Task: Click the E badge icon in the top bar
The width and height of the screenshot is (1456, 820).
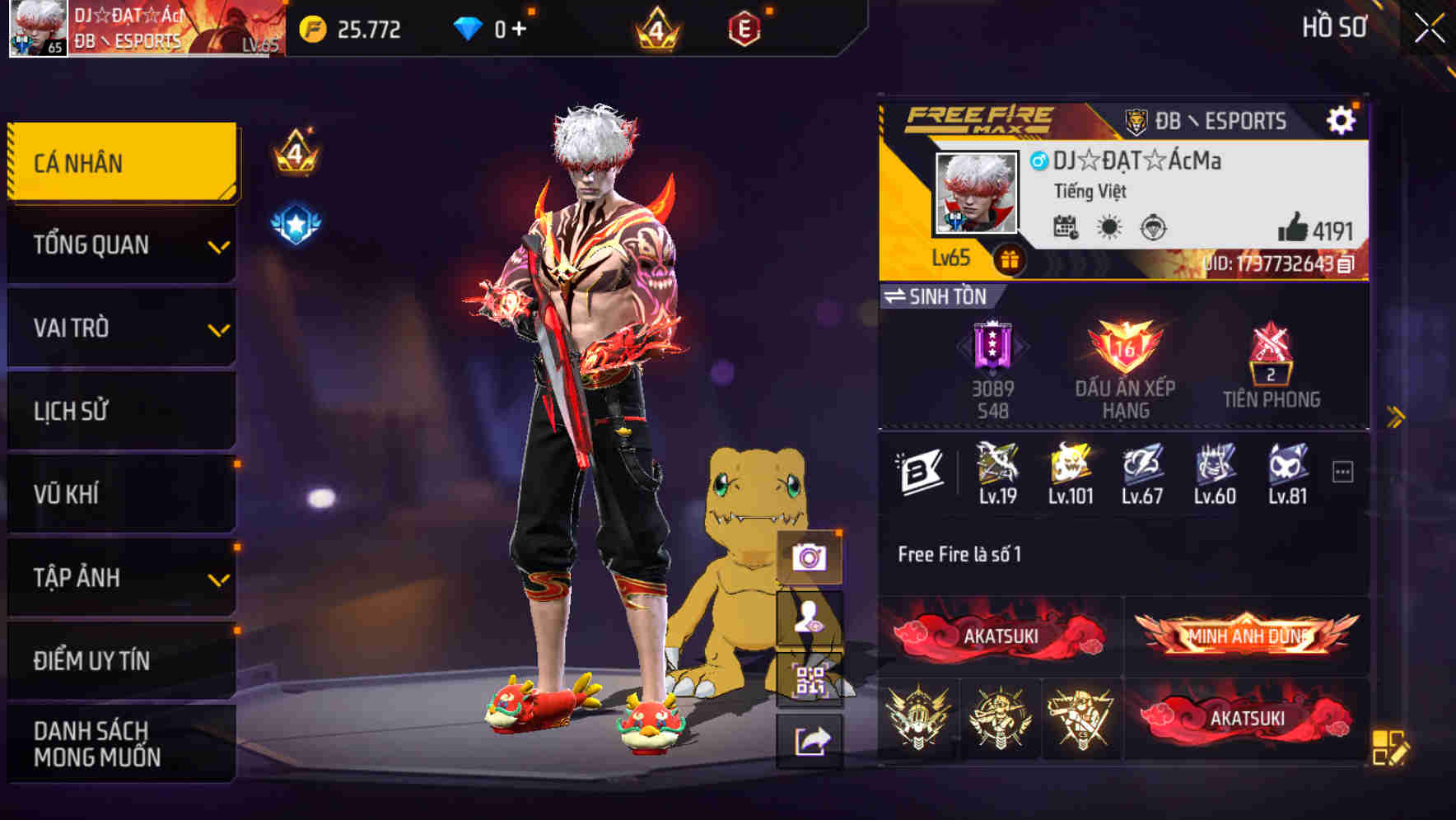Action: tap(747, 29)
